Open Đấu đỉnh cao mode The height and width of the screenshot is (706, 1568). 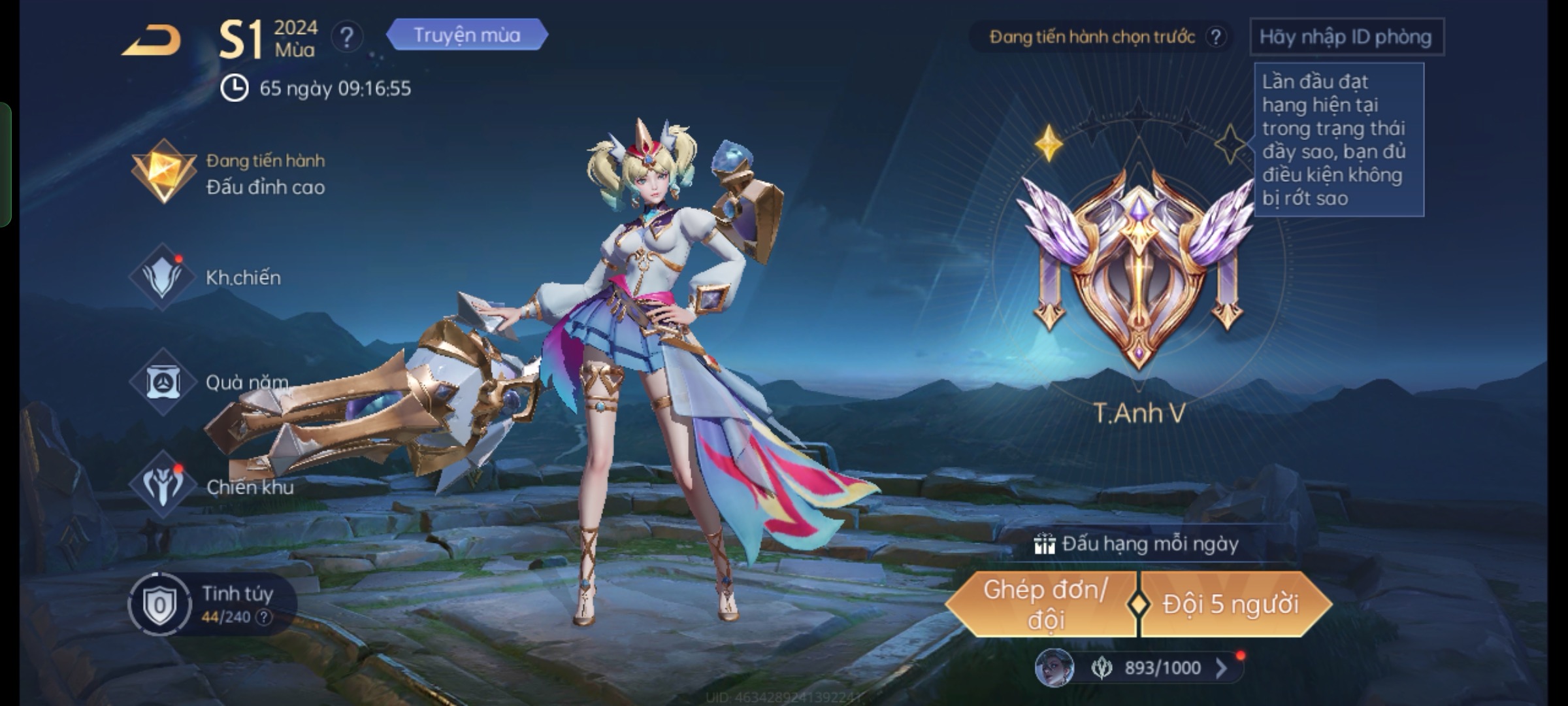(x=229, y=173)
